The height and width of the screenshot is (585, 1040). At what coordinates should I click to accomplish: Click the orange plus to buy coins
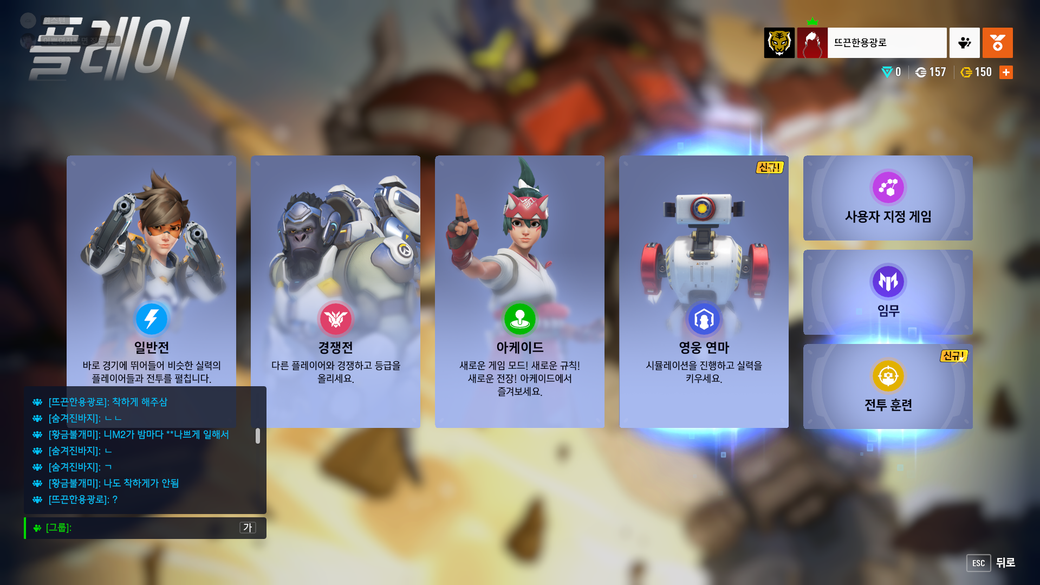click(1006, 72)
